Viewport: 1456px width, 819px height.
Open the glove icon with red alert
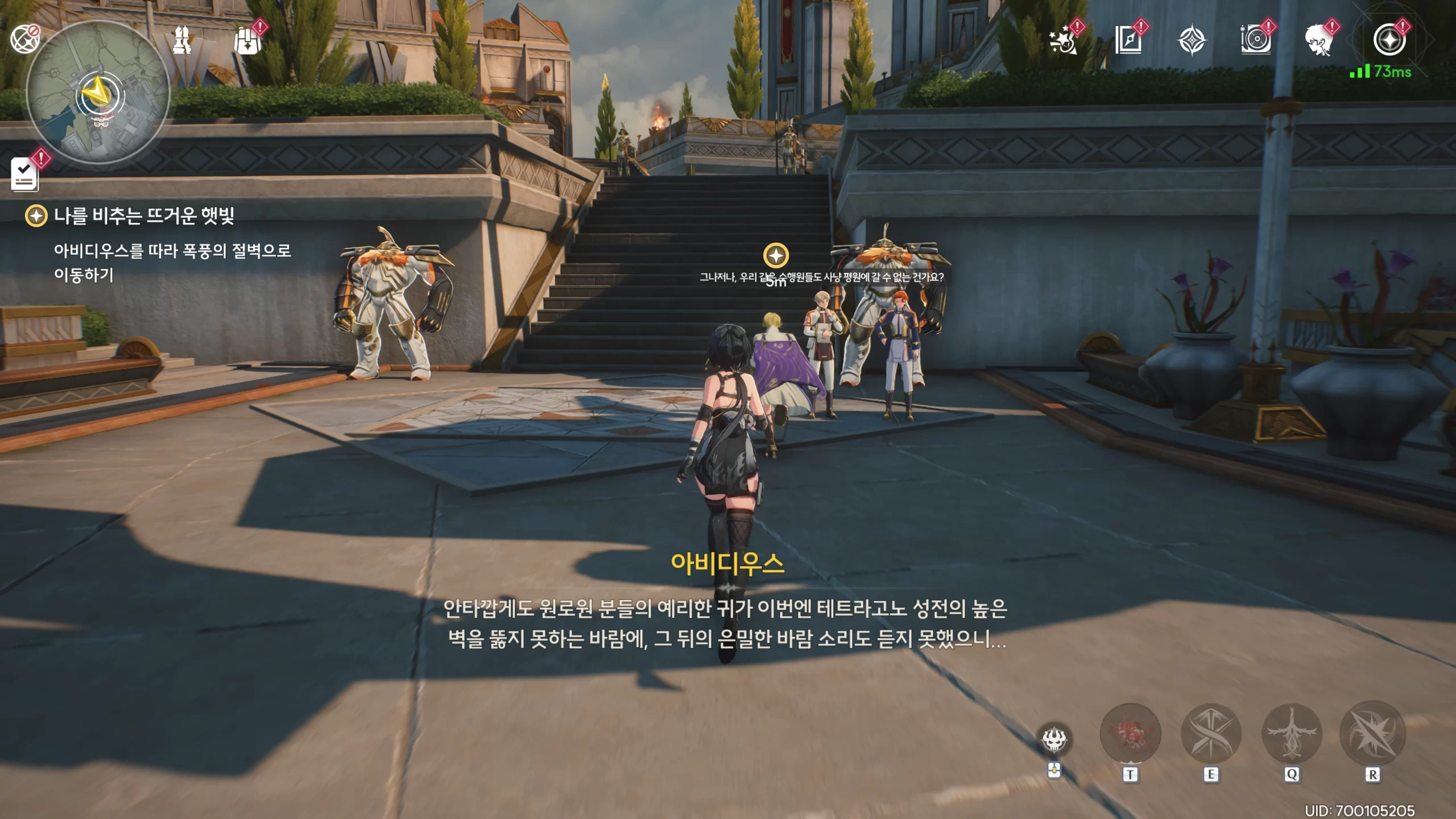(x=247, y=40)
